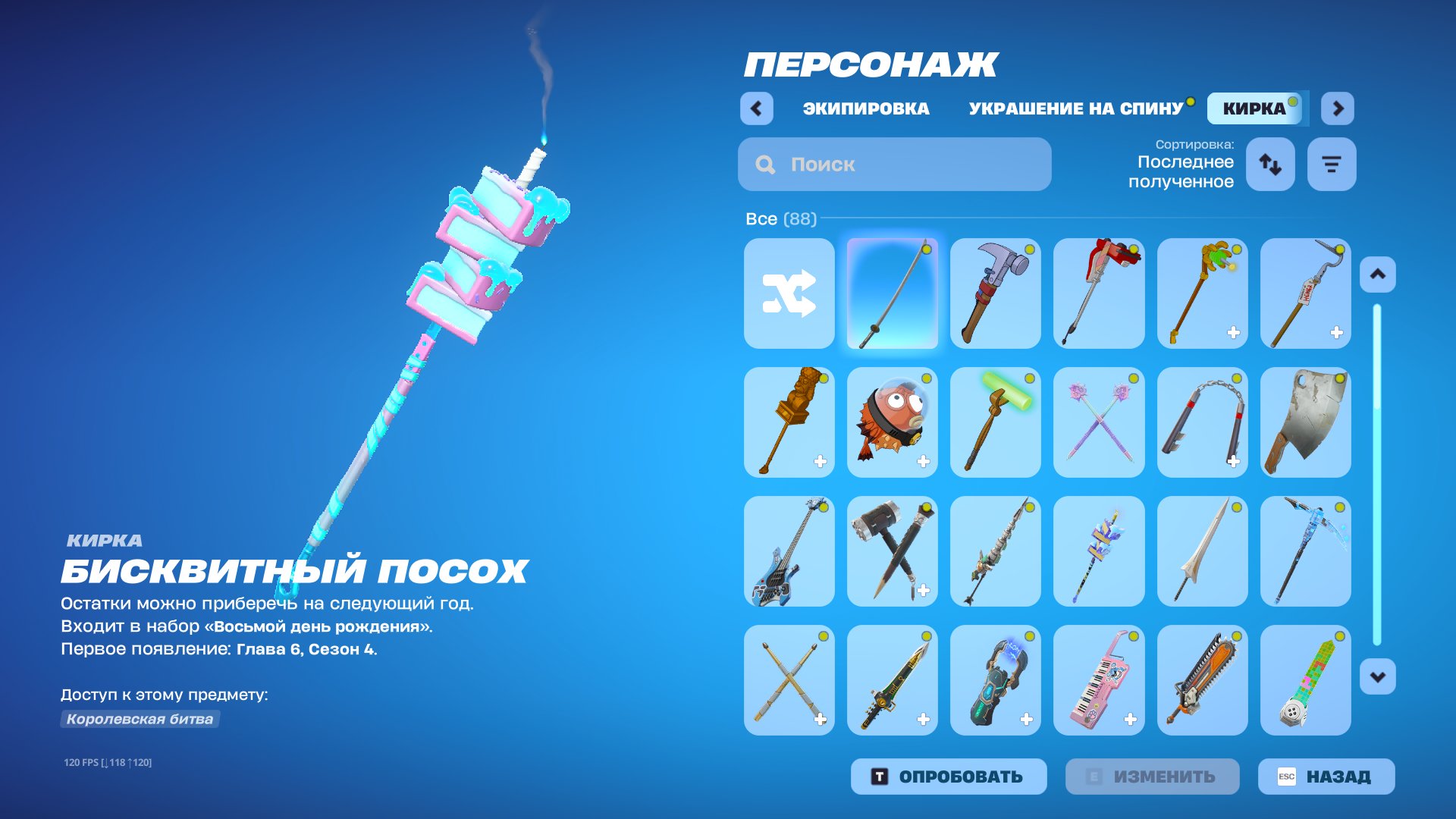Open the filter options panel
This screenshot has width=1456, height=819.
[1331, 164]
